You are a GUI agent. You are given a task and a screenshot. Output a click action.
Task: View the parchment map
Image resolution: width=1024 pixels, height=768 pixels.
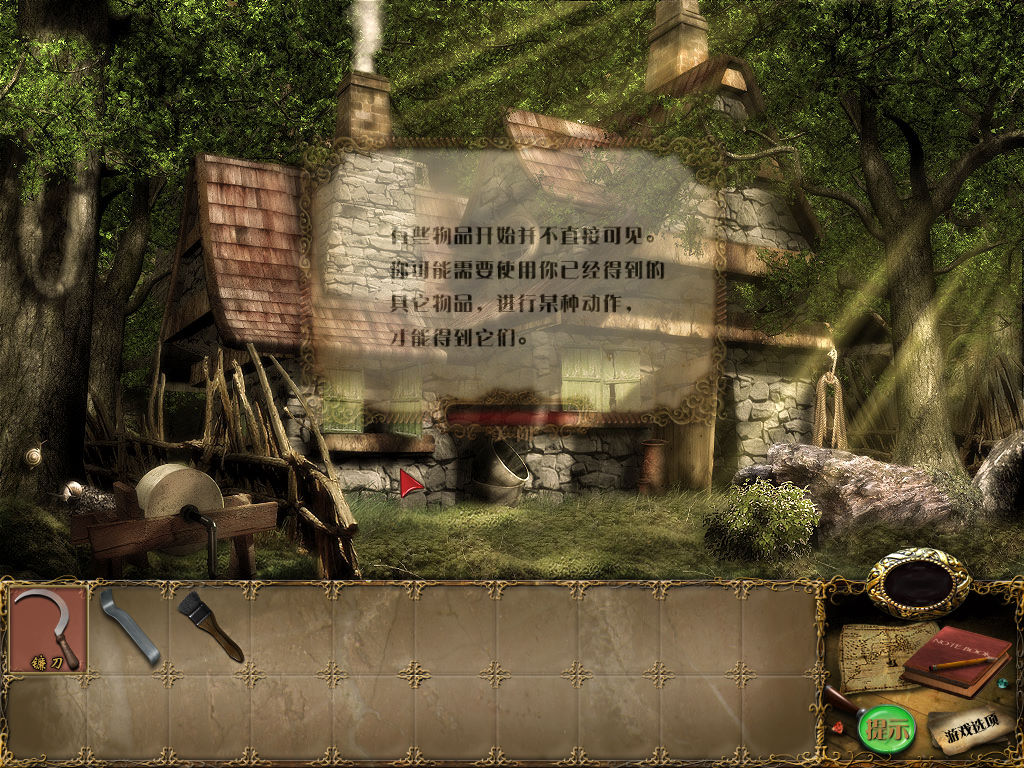click(x=870, y=656)
